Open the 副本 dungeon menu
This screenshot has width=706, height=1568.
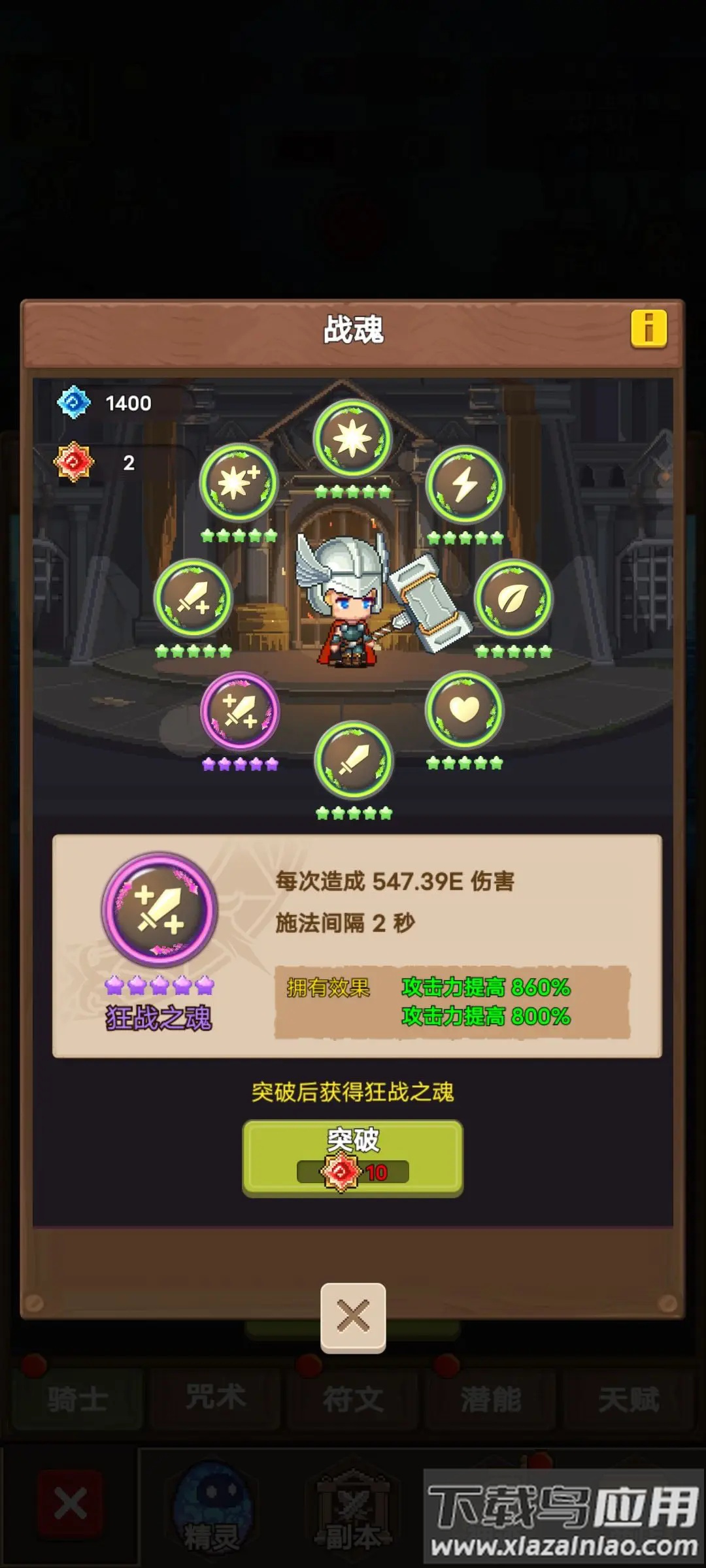point(353,1509)
